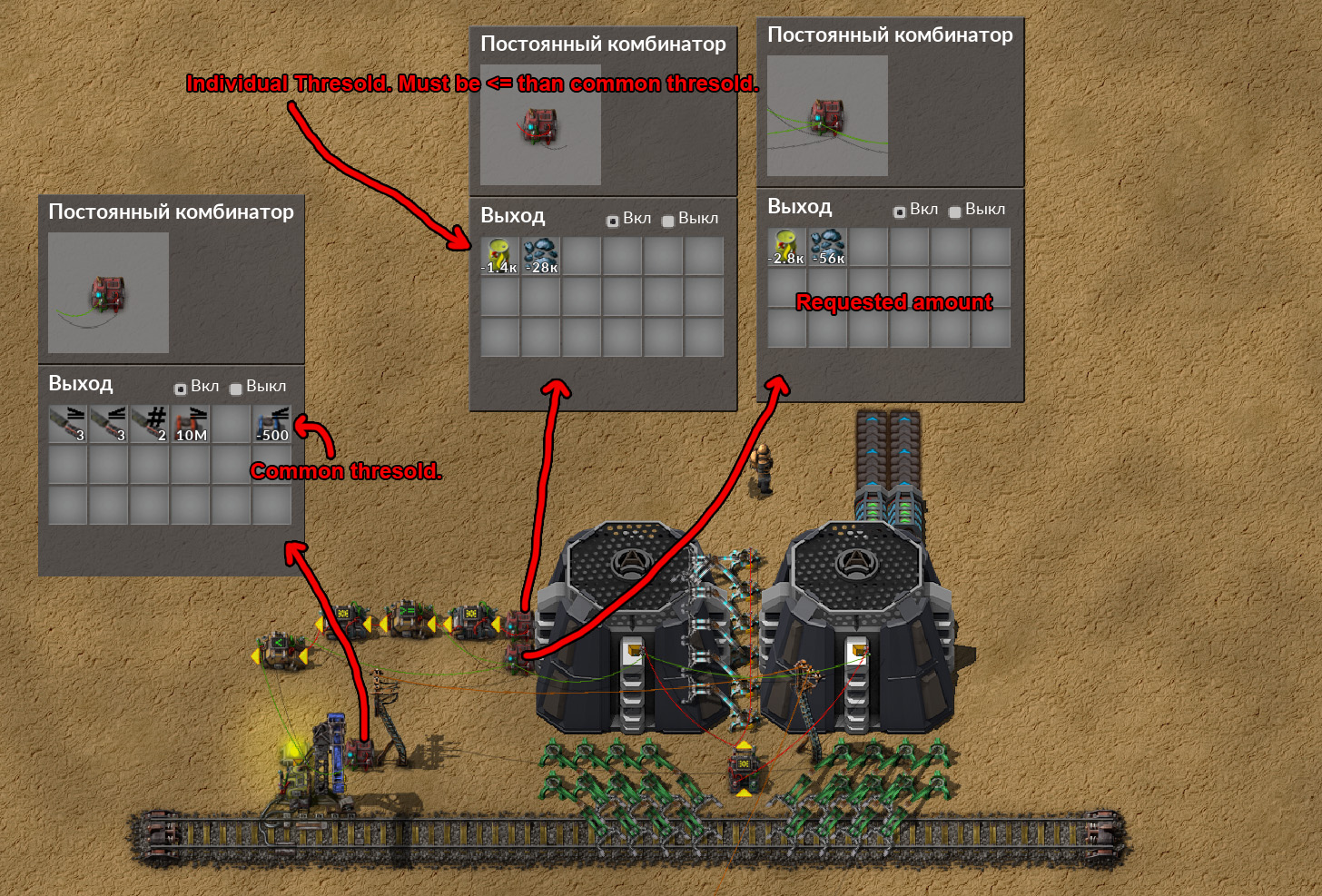
Task: Select the blue locomotive signal showing -500
Action: [272, 424]
